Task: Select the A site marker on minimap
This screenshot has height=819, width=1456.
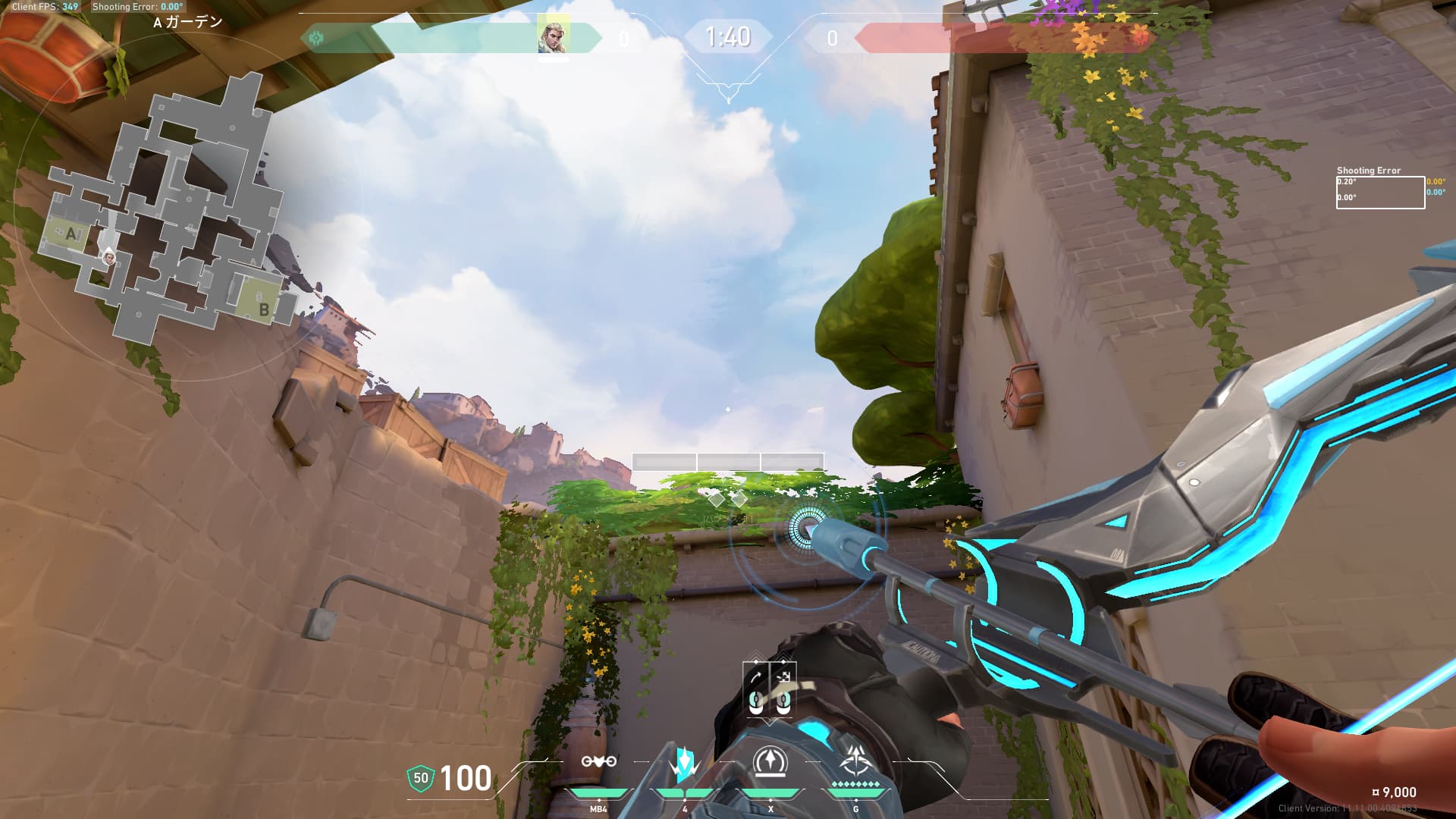Action: 71,234
